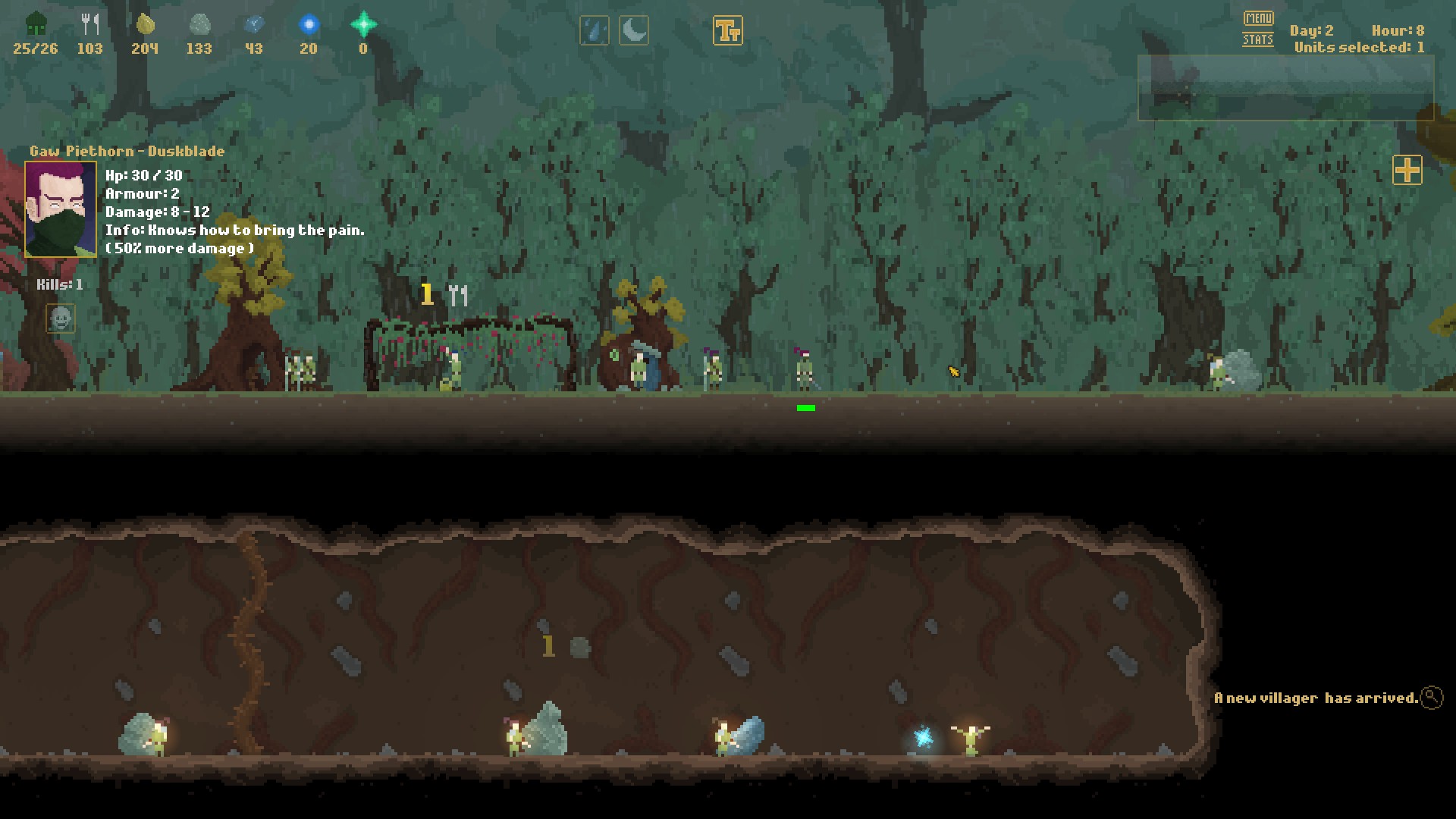Click the green progress bar under the surface villager
The height and width of the screenshot is (819, 1456).
[x=805, y=408]
